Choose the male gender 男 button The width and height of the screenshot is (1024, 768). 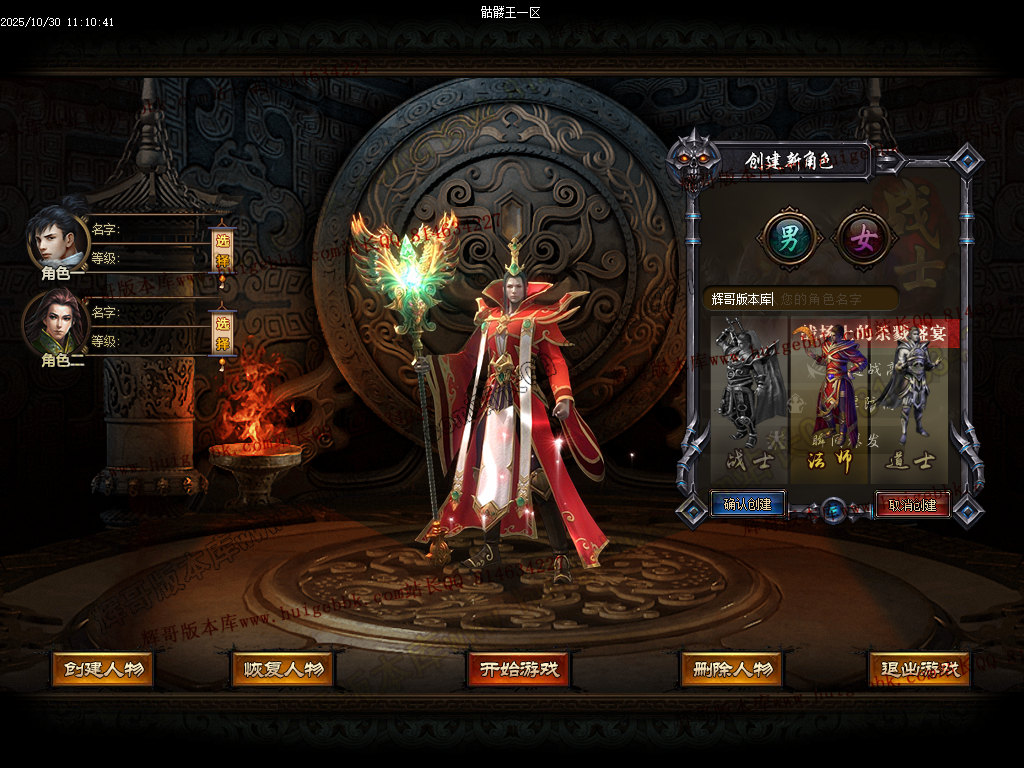[x=790, y=238]
